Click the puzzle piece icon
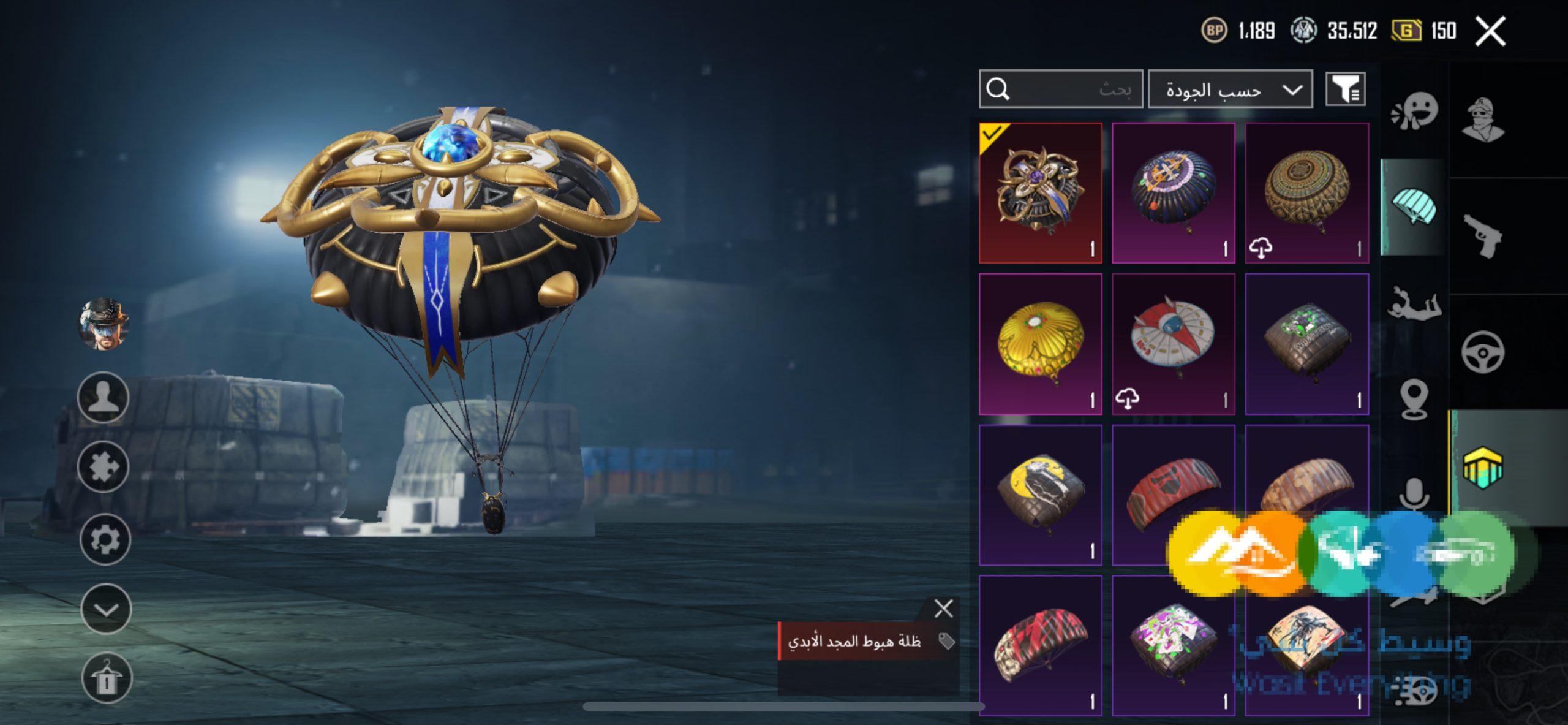 (104, 468)
